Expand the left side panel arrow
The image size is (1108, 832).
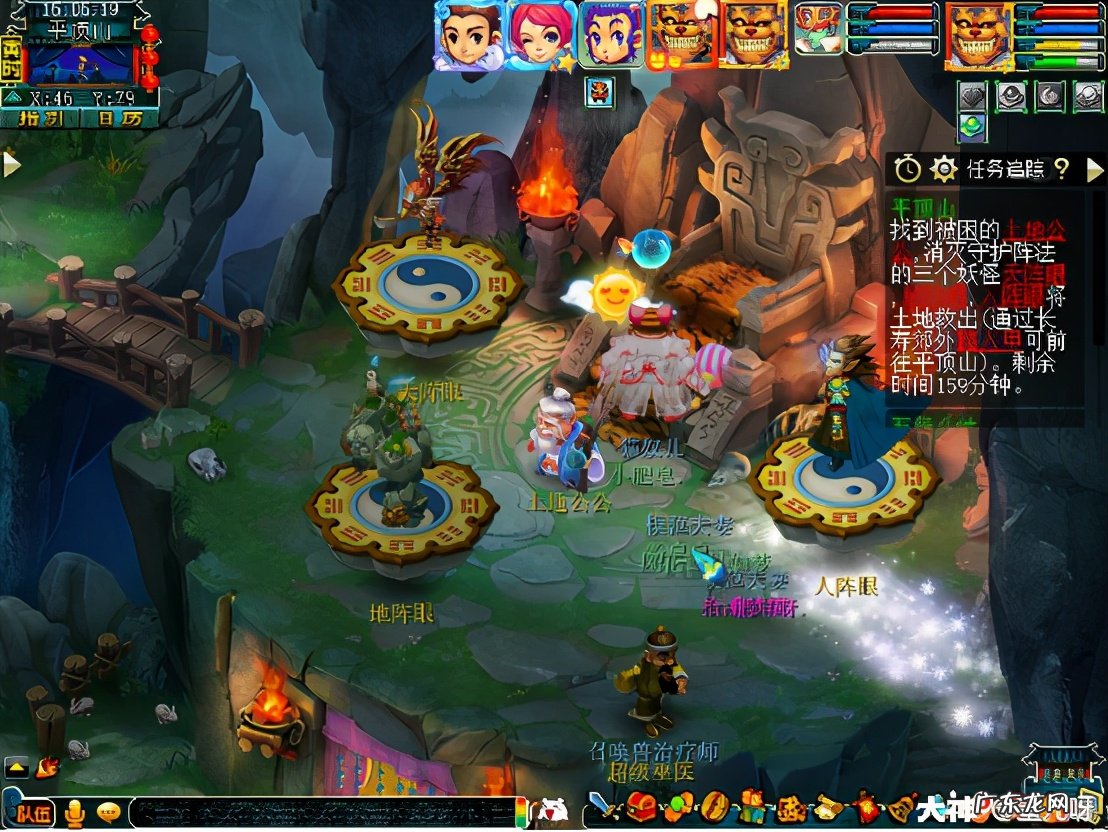[x=11, y=163]
